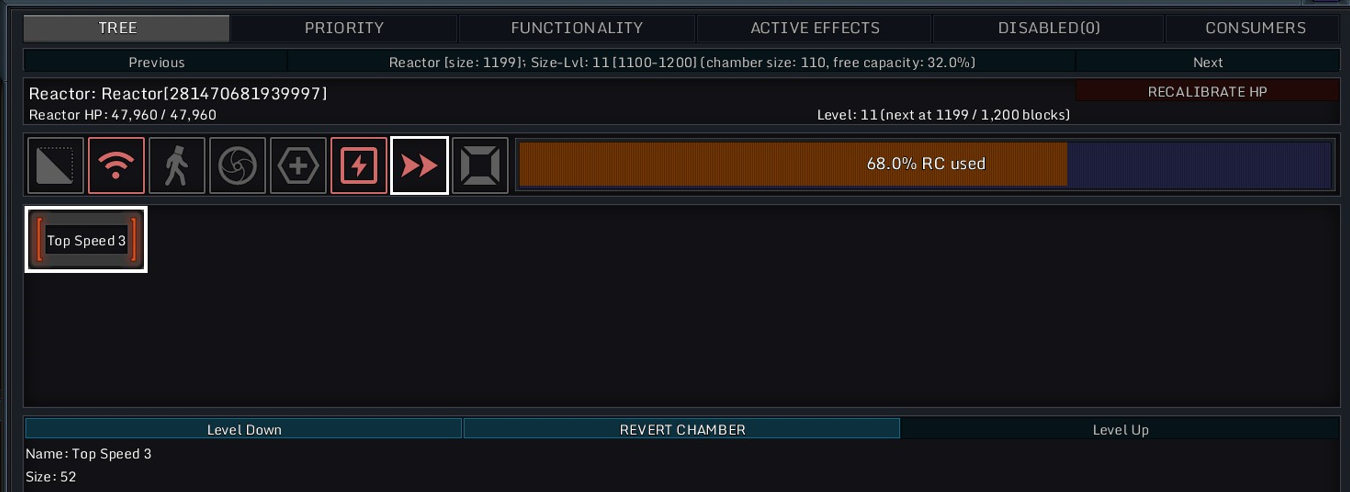Select the spiral aperture chamber icon

237,166
